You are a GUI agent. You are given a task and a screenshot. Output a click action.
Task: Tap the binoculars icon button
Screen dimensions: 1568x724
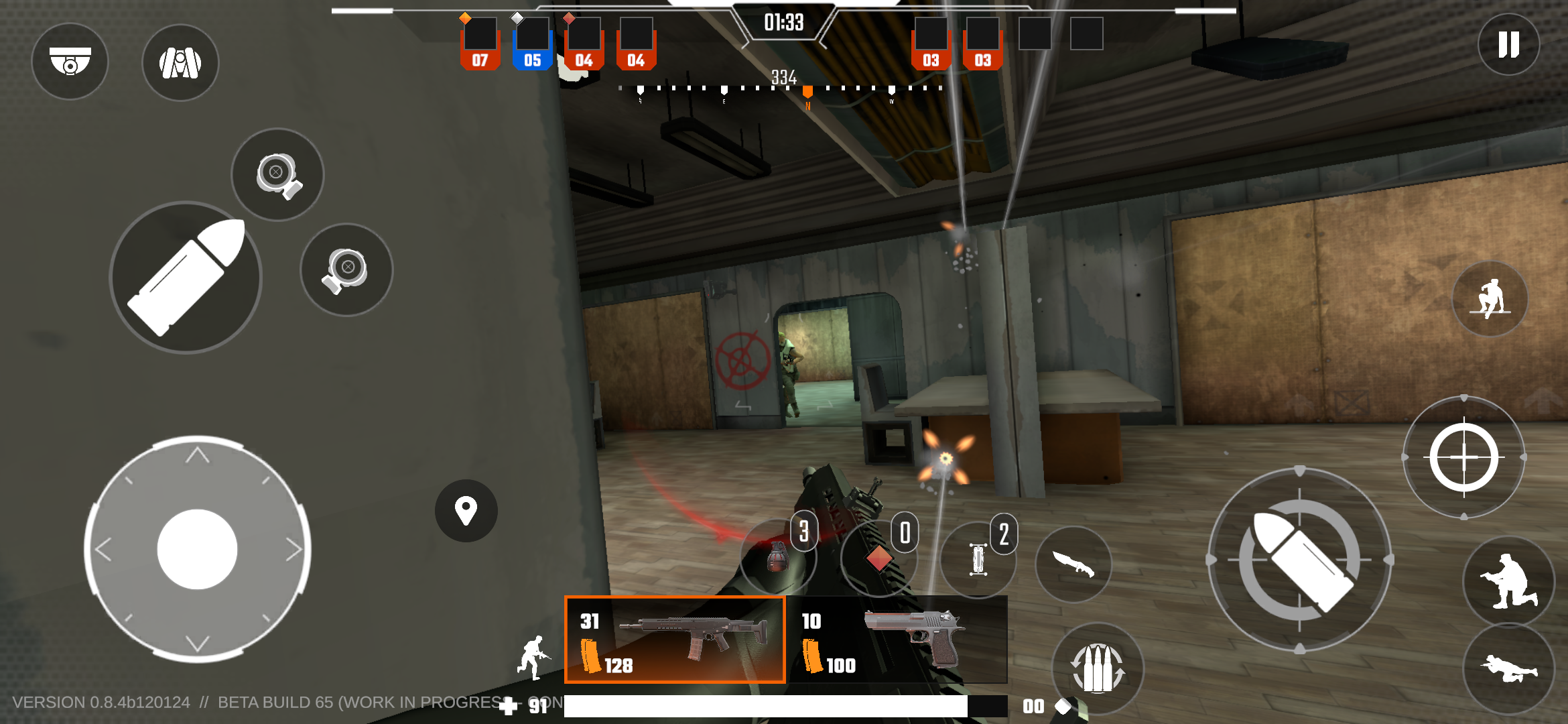click(180, 63)
